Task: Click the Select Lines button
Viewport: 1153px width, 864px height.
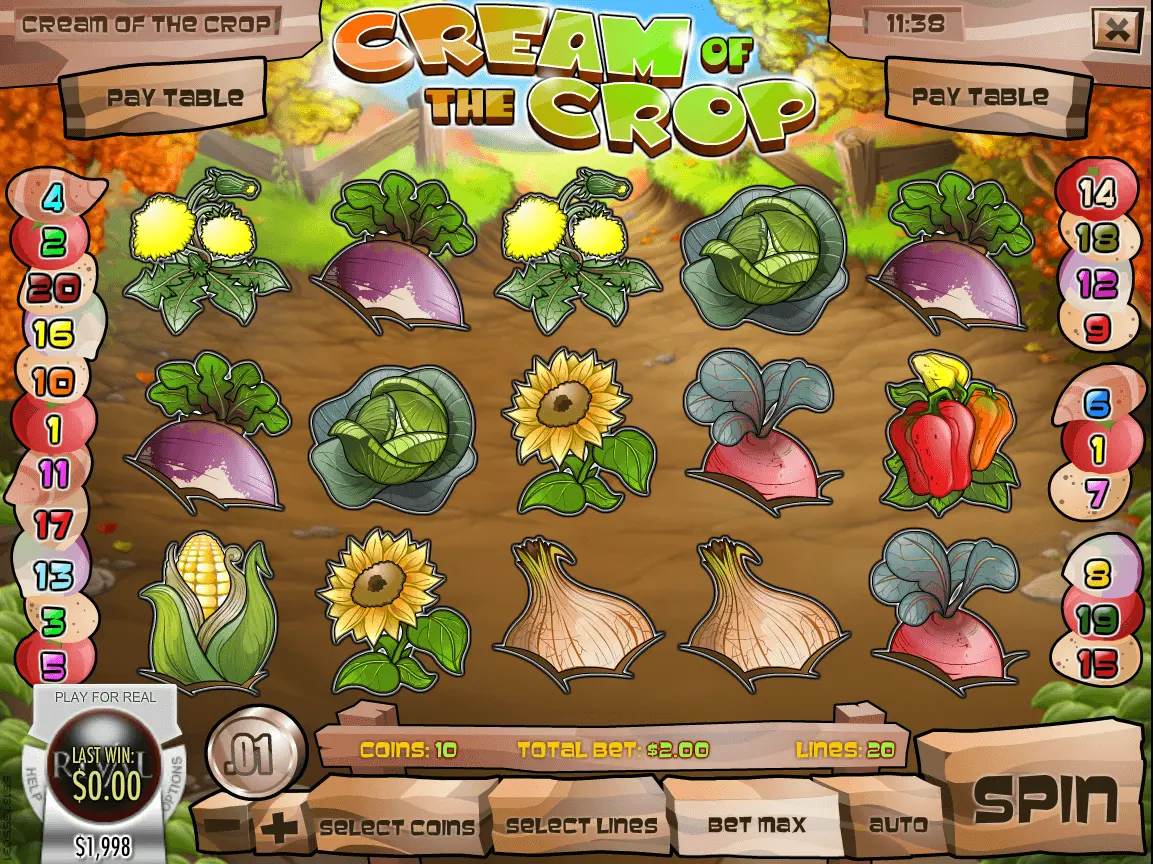Action: click(581, 826)
